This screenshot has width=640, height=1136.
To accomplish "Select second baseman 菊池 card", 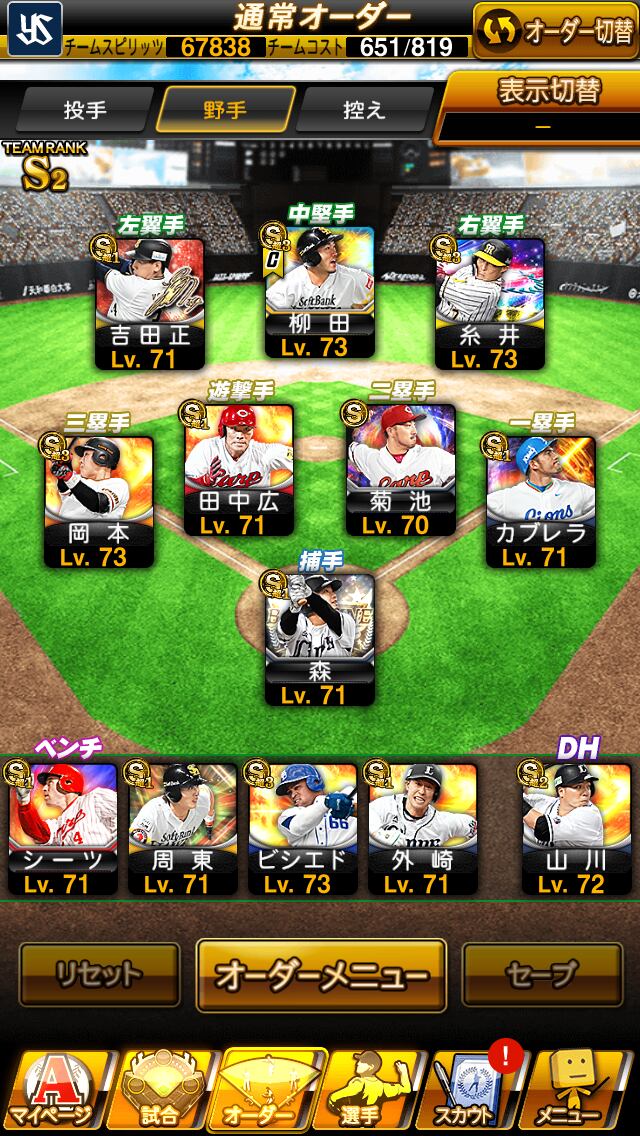I will click(x=400, y=470).
